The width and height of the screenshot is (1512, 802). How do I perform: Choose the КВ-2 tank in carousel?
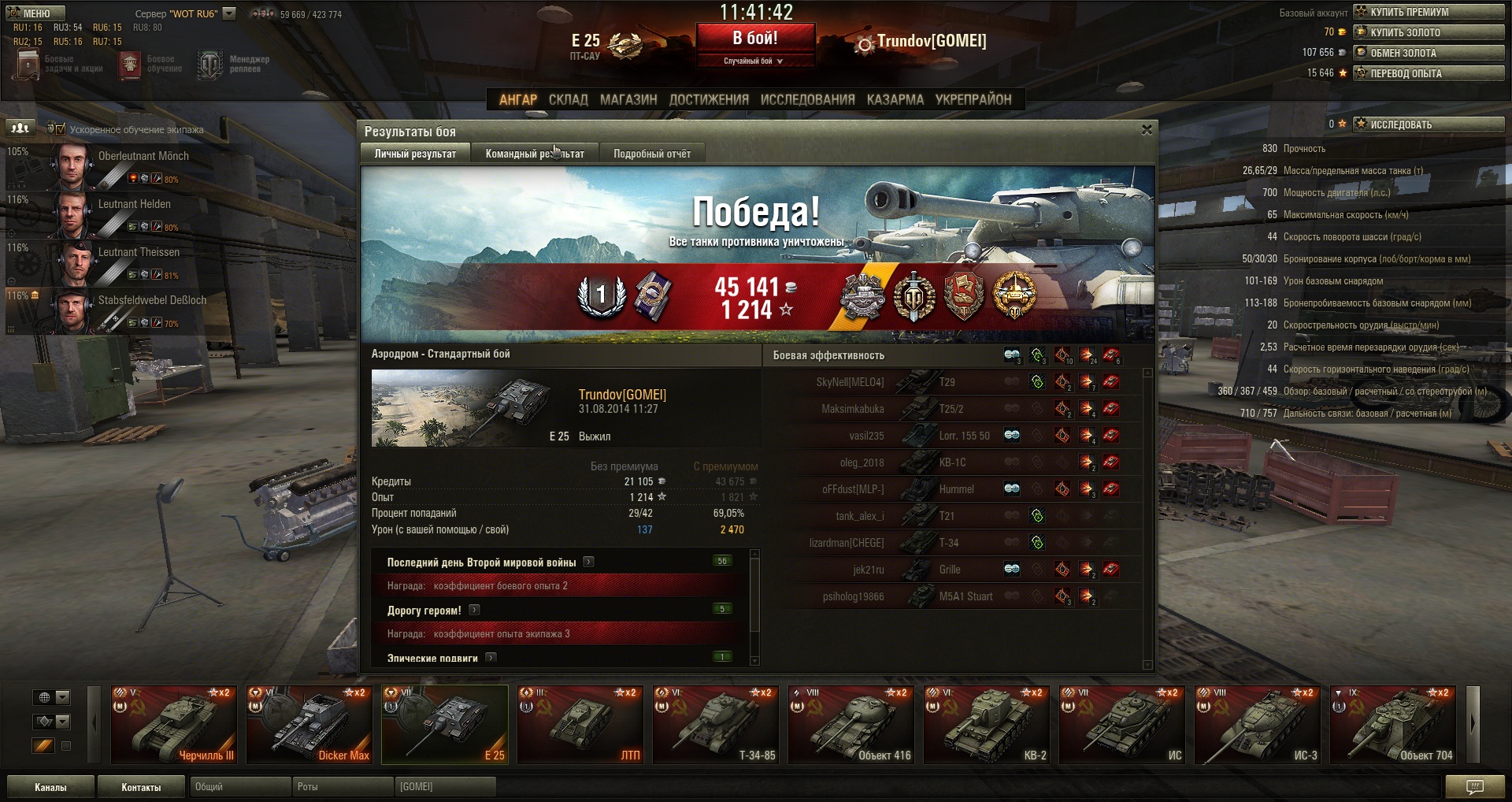[986, 725]
